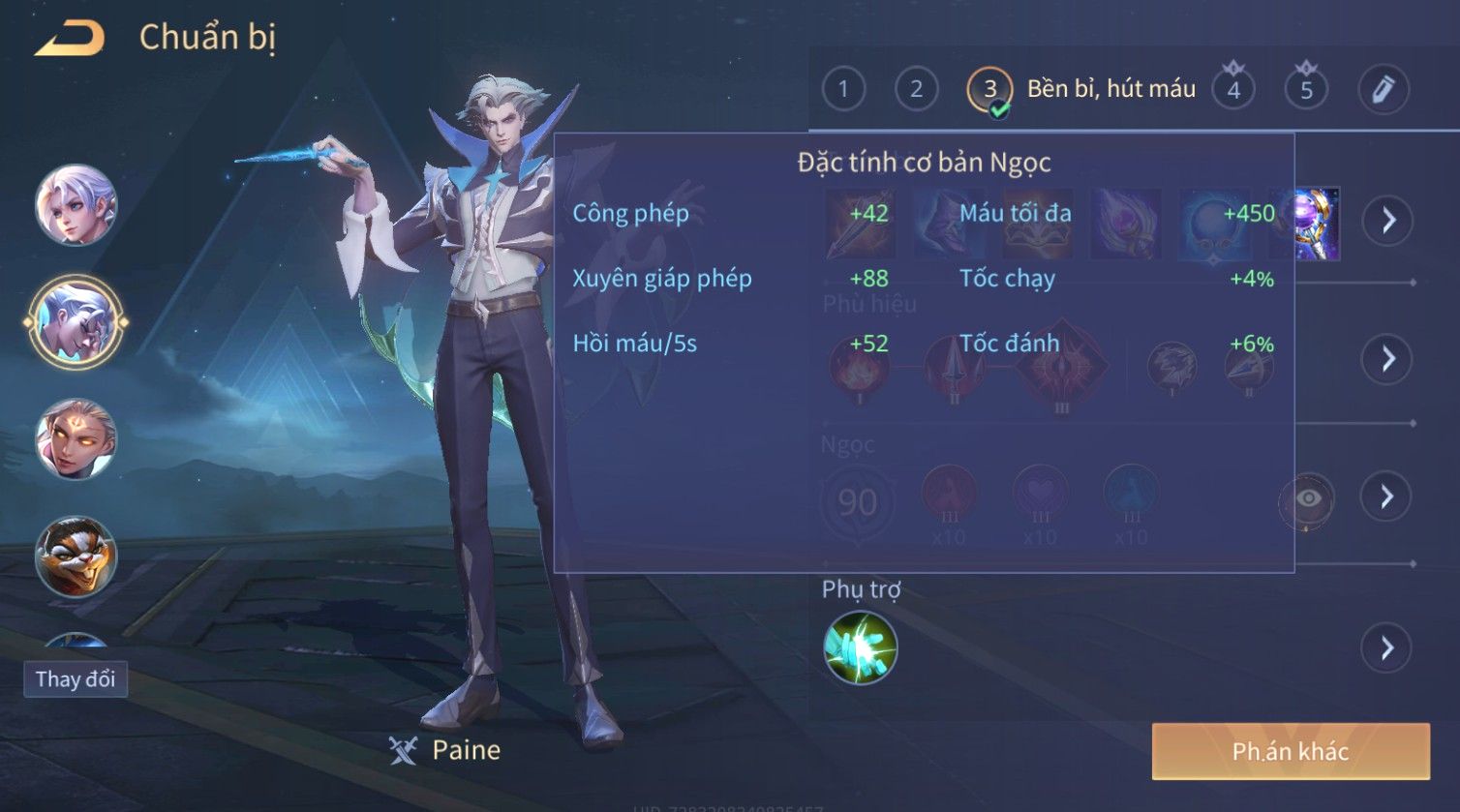Click the Phản khác button

point(1290,752)
